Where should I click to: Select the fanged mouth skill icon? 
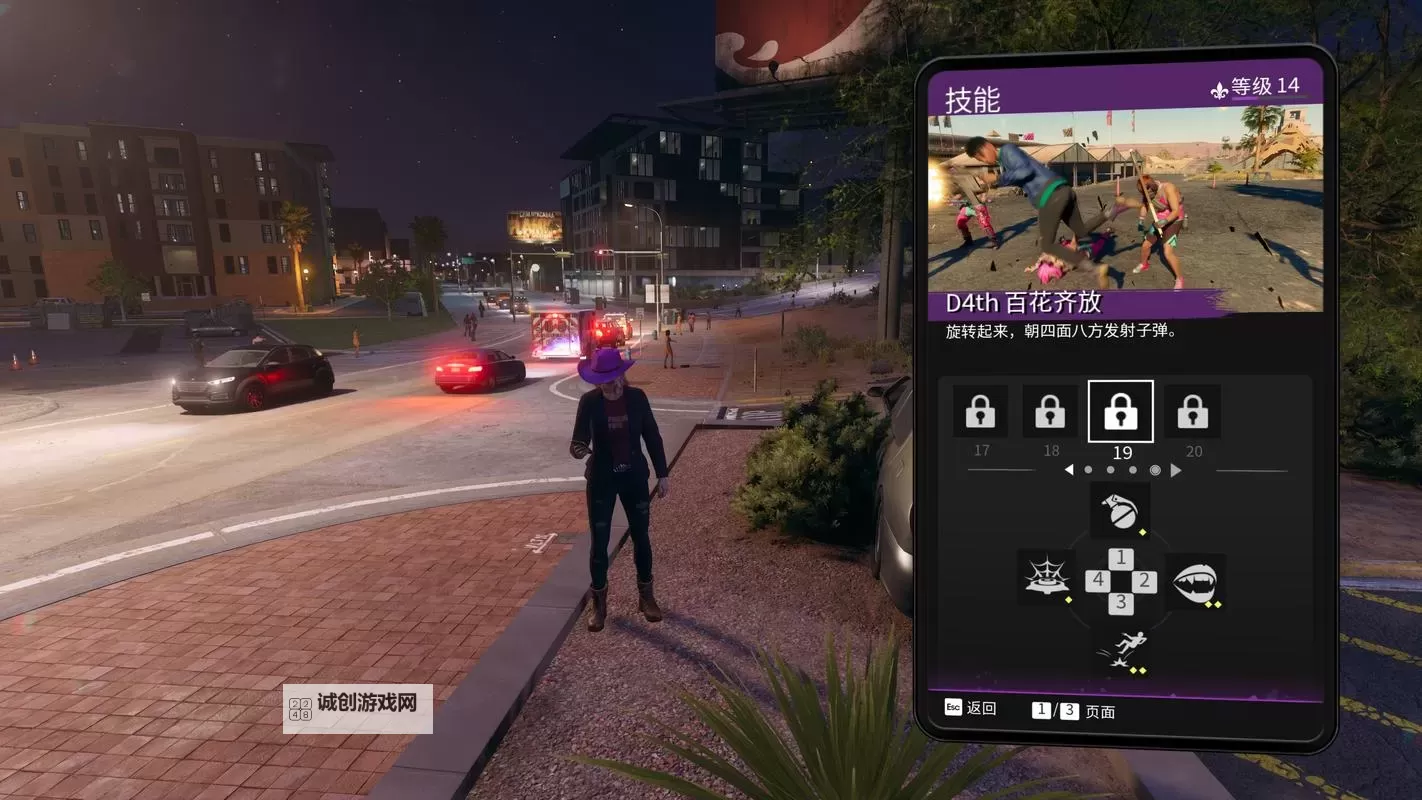tap(1194, 581)
